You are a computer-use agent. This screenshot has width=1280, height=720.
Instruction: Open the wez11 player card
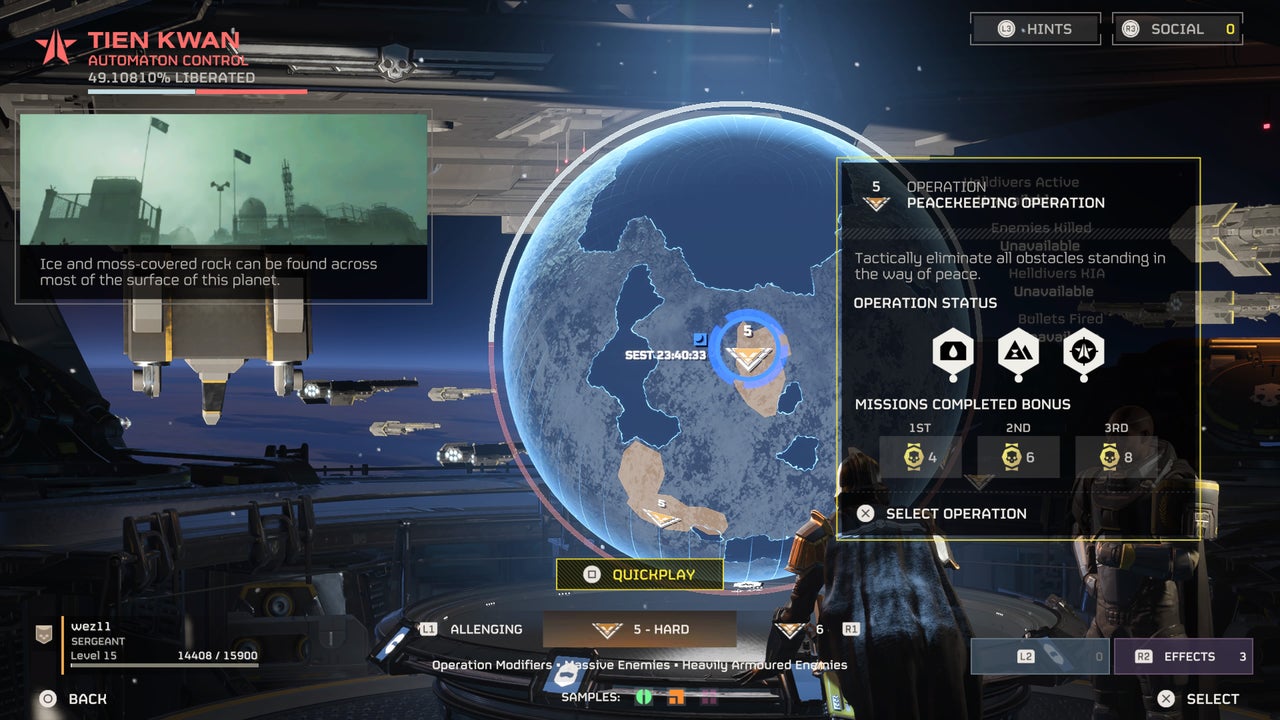click(150, 642)
